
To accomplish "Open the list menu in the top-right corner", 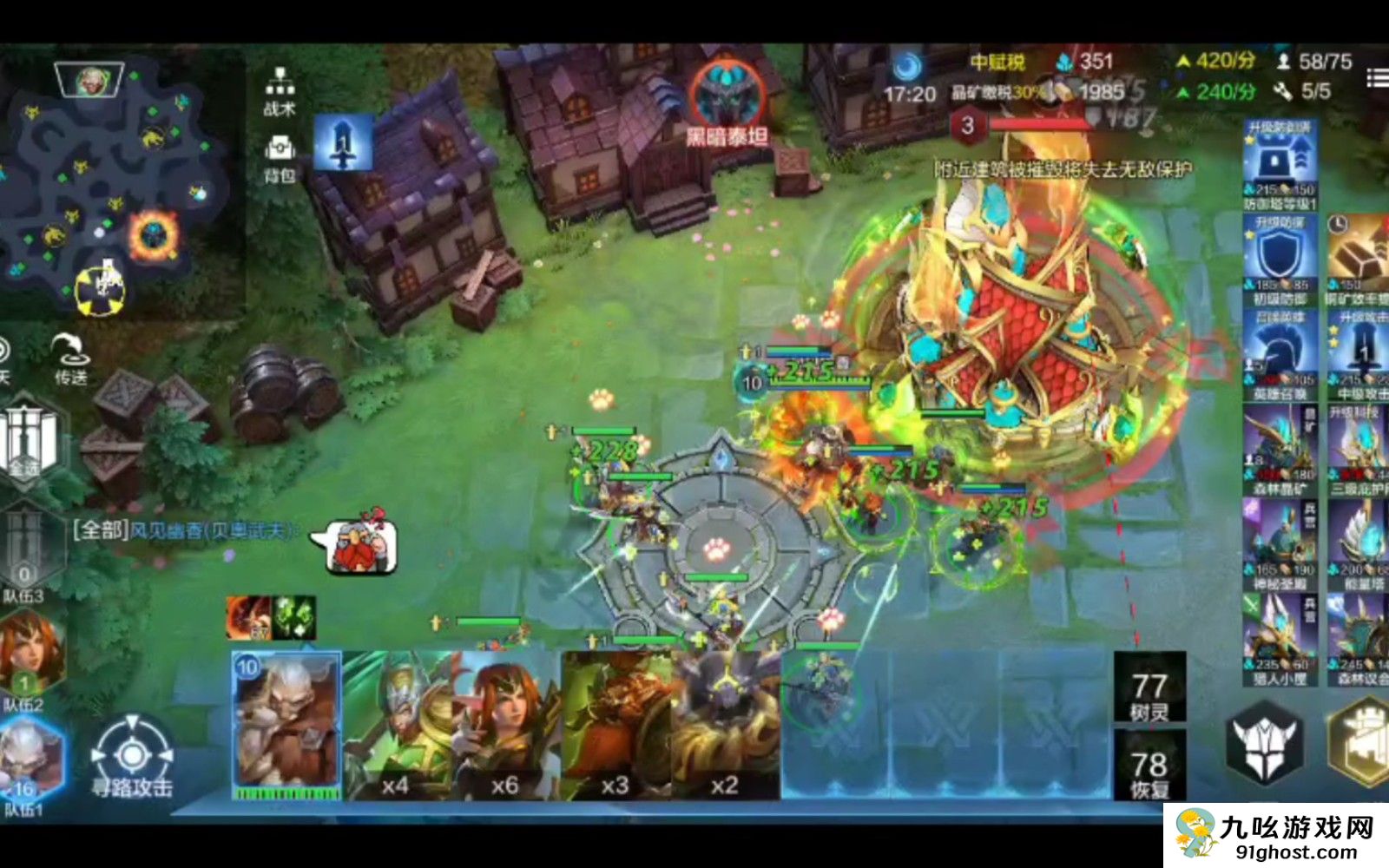I will point(1377,78).
